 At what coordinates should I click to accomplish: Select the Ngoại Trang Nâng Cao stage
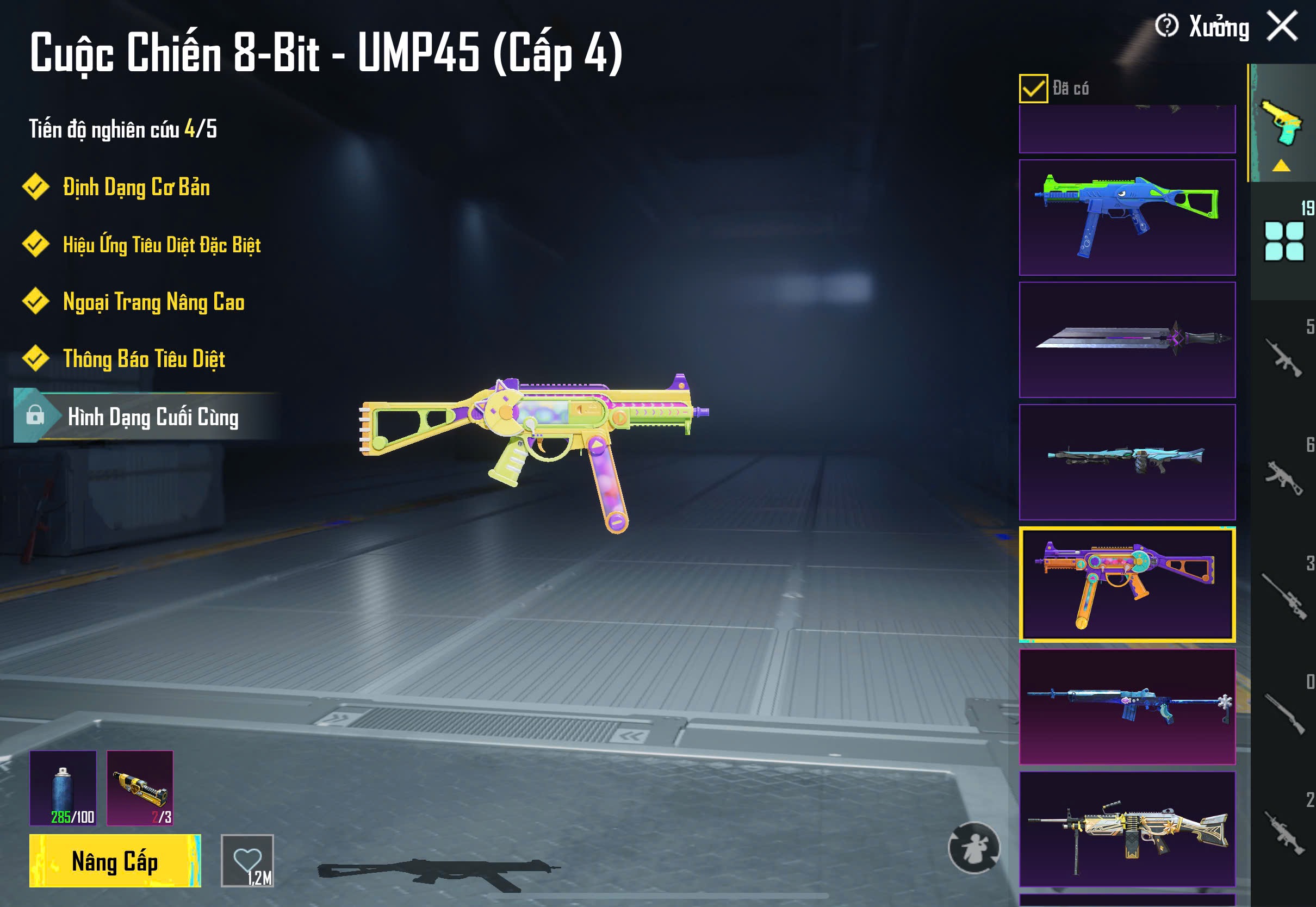pyautogui.click(x=153, y=302)
